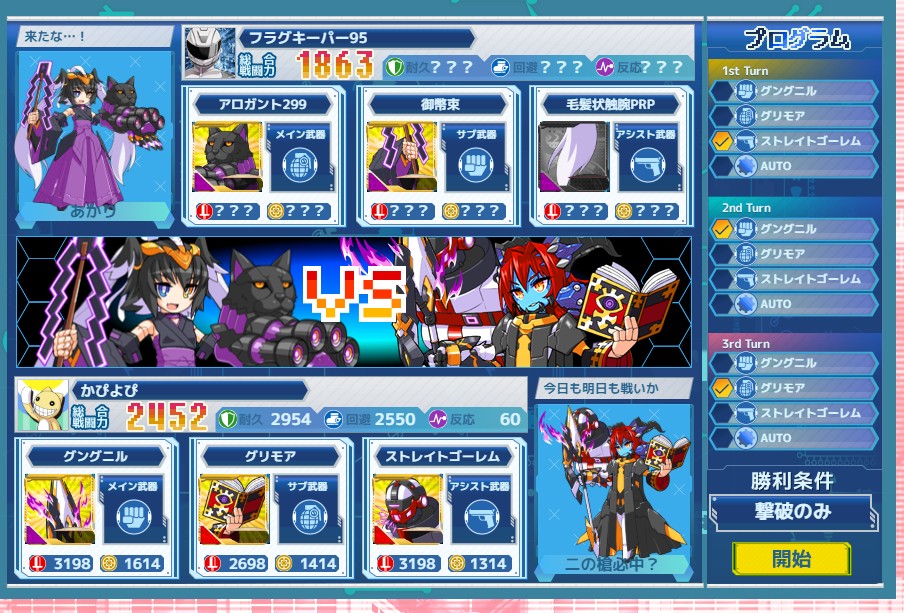Set the 2nd Turn to AUTO
The width and height of the screenshot is (904, 613).
[x=795, y=304]
